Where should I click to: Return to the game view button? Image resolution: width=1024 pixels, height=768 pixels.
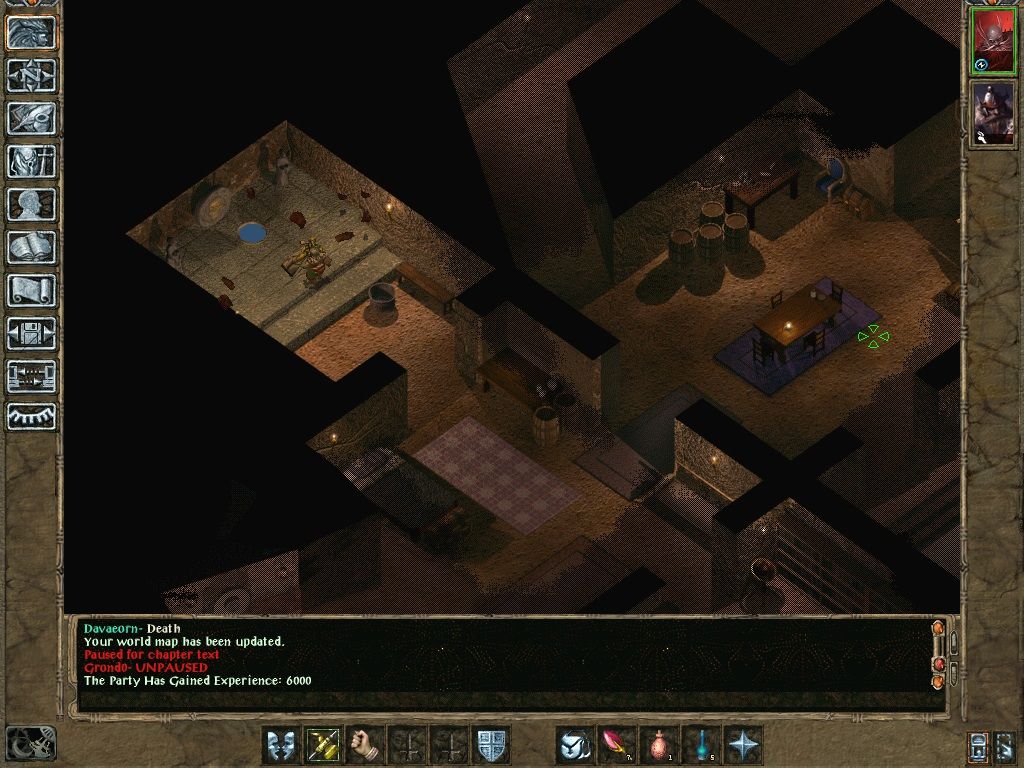tap(32, 33)
